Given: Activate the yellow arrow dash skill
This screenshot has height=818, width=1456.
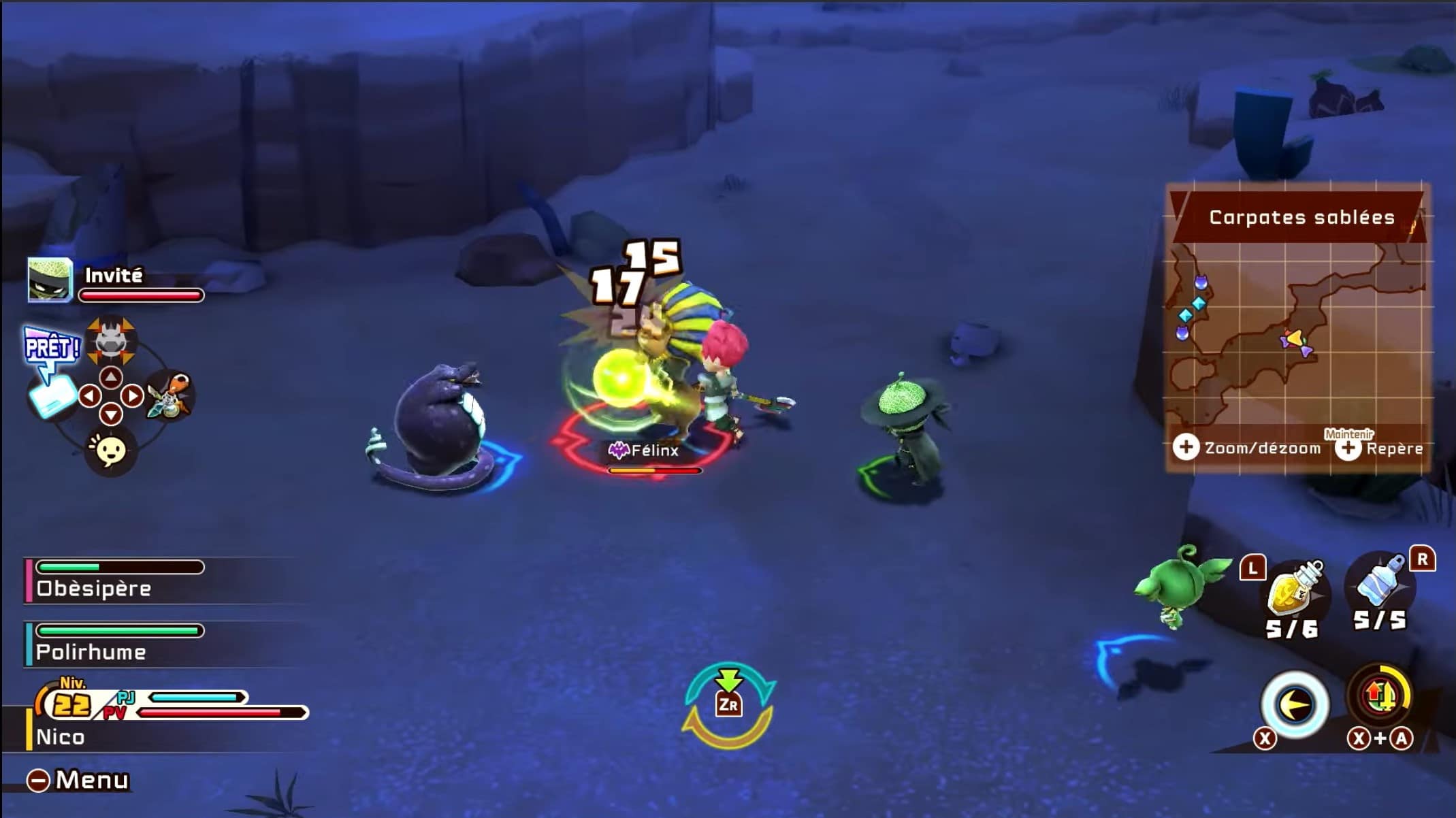Looking at the screenshot, I should pyautogui.click(x=1295, y=704).
